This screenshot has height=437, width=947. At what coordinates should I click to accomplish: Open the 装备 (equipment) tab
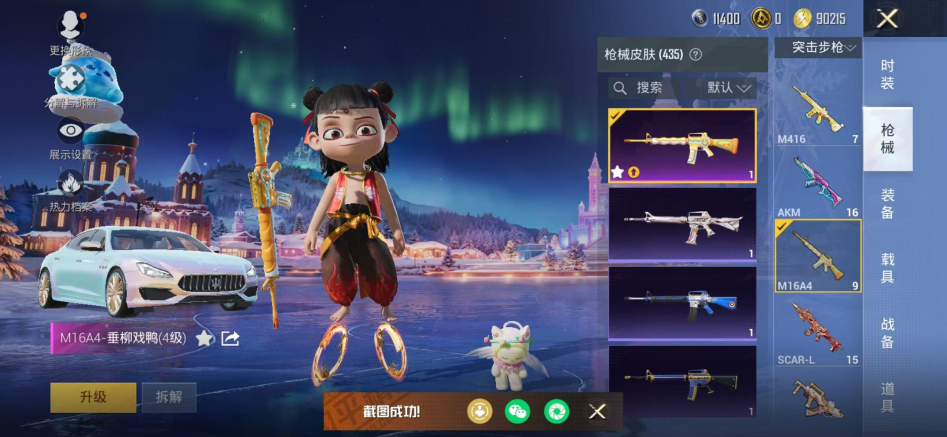887,204
